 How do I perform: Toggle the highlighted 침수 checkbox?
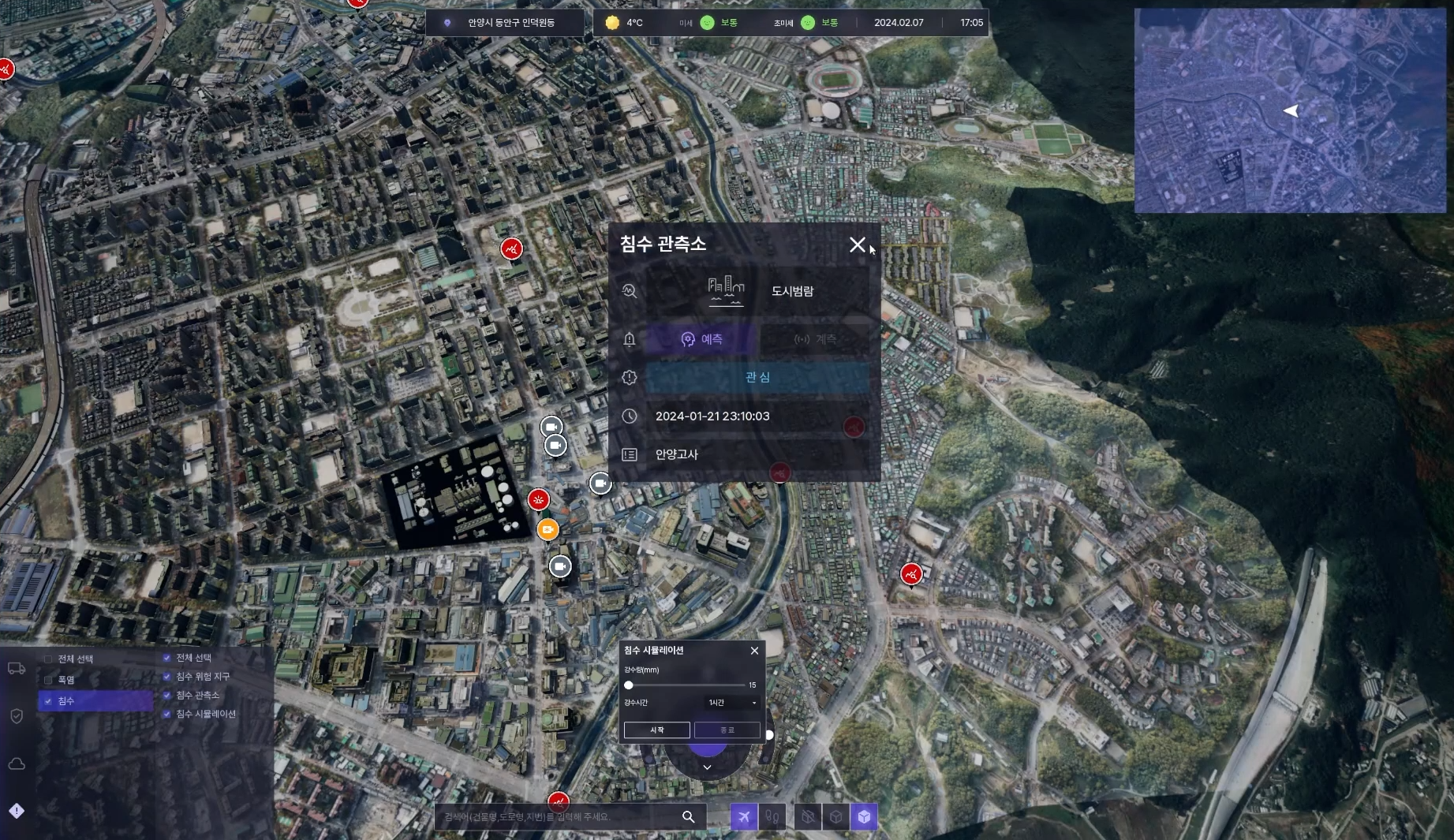[49, 701]
